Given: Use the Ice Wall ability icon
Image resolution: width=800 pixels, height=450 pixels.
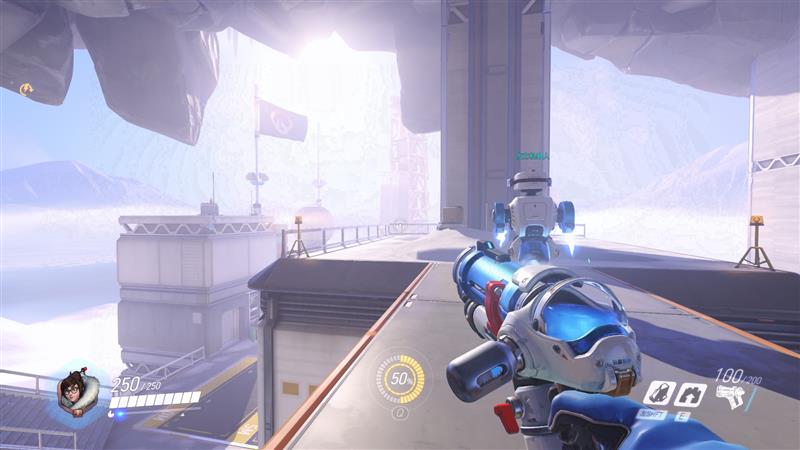Looking at the screenshot, I should point(688,394).
